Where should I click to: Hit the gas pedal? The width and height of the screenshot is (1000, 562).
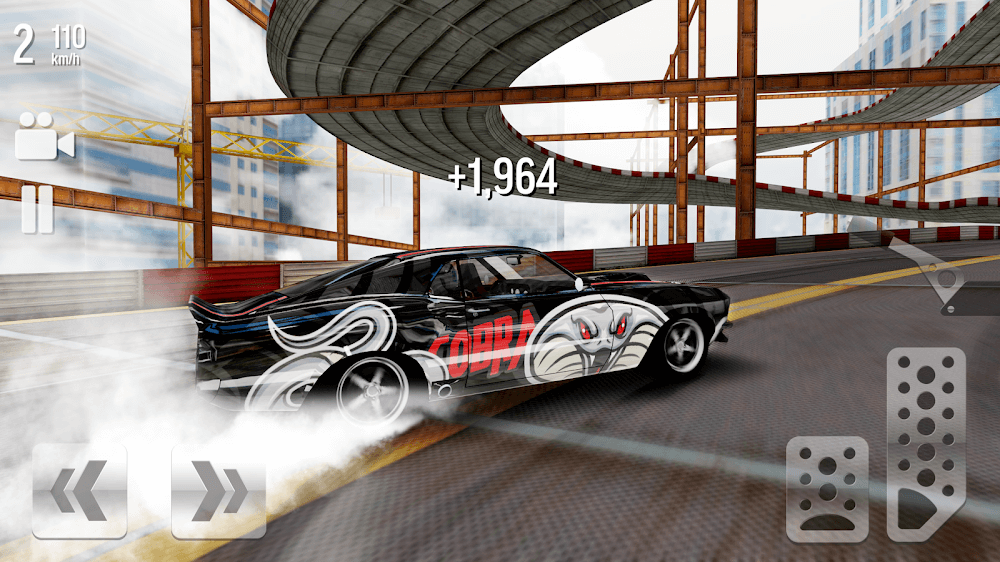tap(925, 443)
